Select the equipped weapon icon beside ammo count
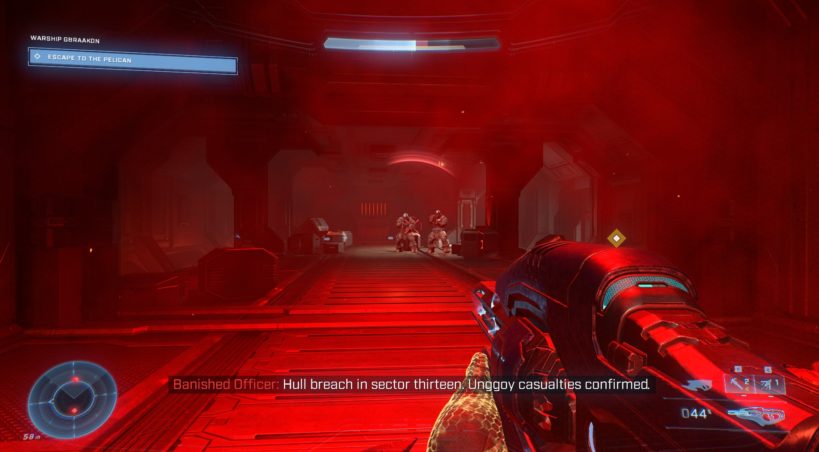Image resolution: width=819 pixels, height=452 pixels. coord(756,414)
